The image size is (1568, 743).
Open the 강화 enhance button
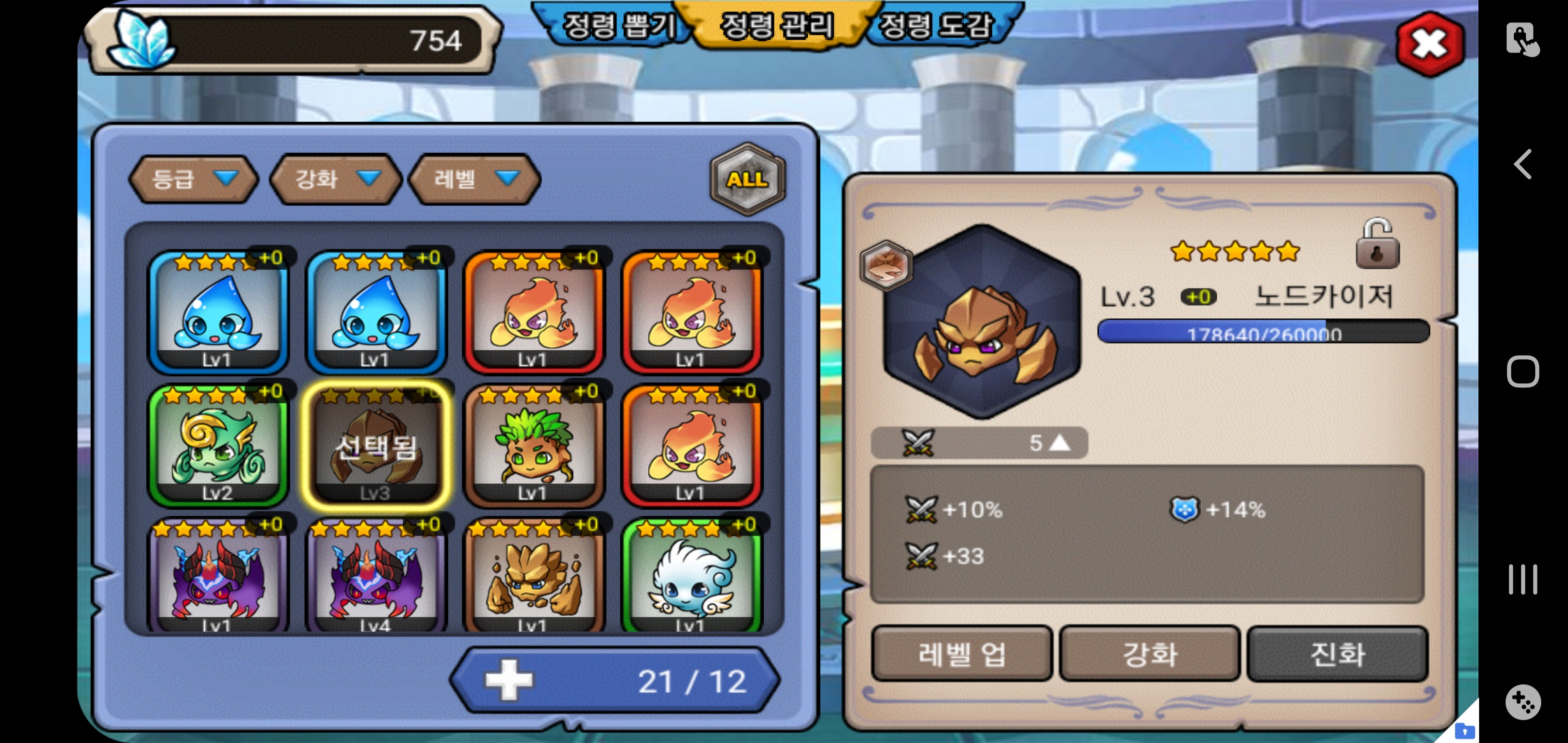pos(1149,654)
